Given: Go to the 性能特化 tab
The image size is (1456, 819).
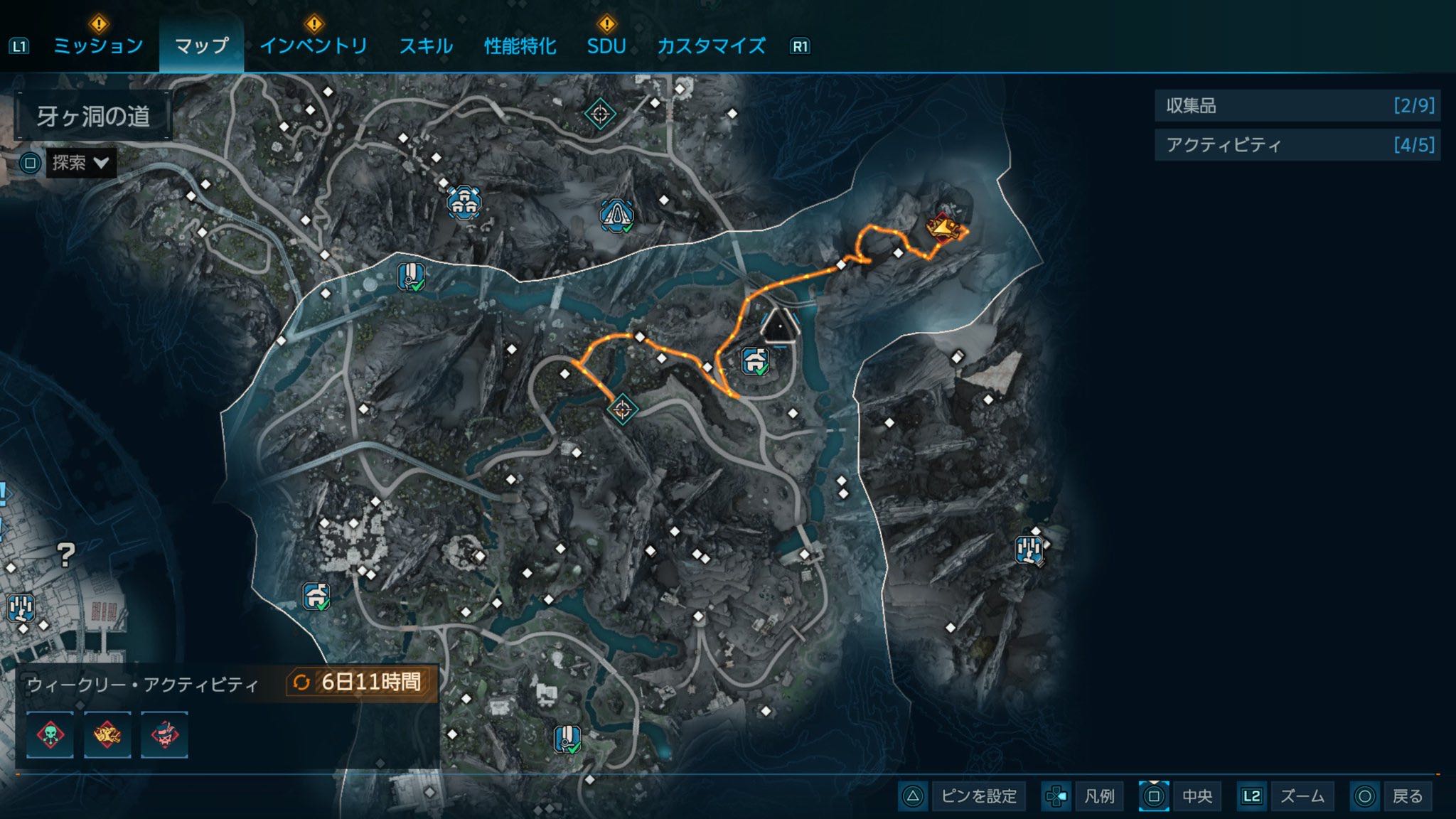Looking at the screenshot, I should pos(520,46).
